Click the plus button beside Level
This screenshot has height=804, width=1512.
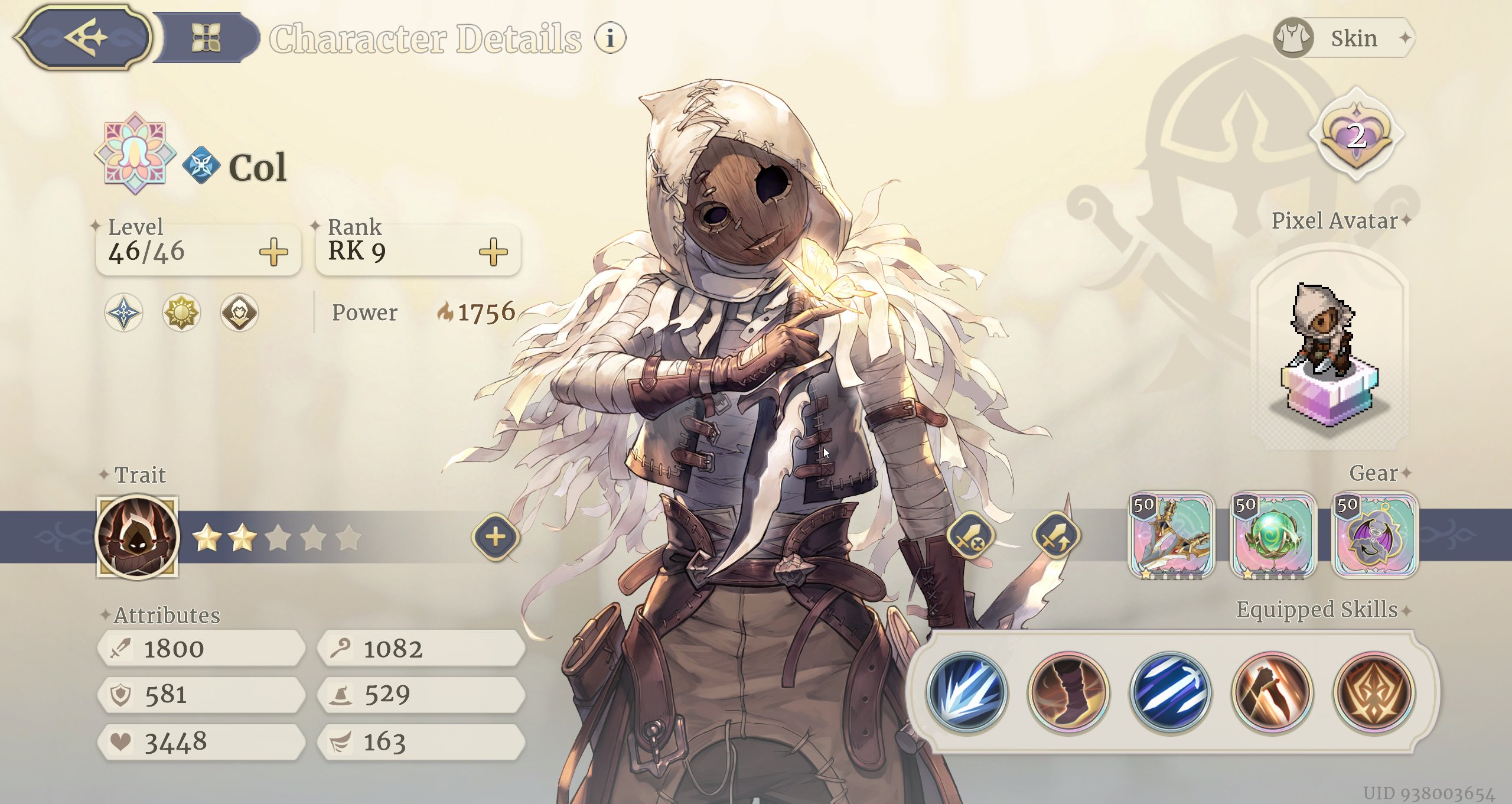coord(273,252)
